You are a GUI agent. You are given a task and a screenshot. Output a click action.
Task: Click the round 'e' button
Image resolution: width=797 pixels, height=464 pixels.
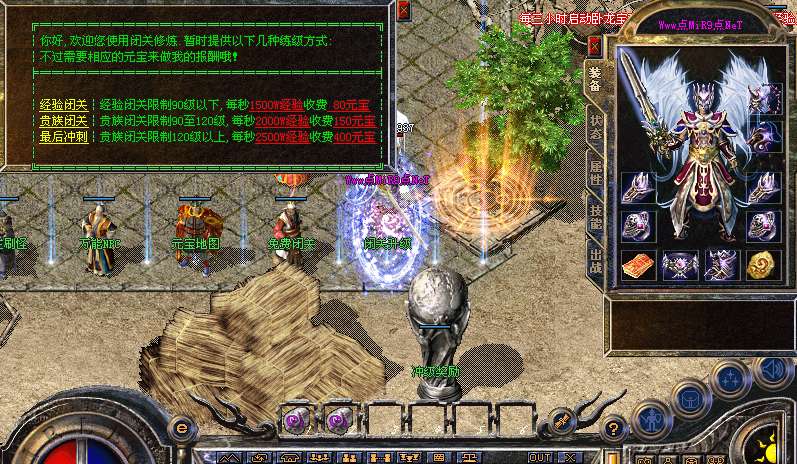point(182,428)
